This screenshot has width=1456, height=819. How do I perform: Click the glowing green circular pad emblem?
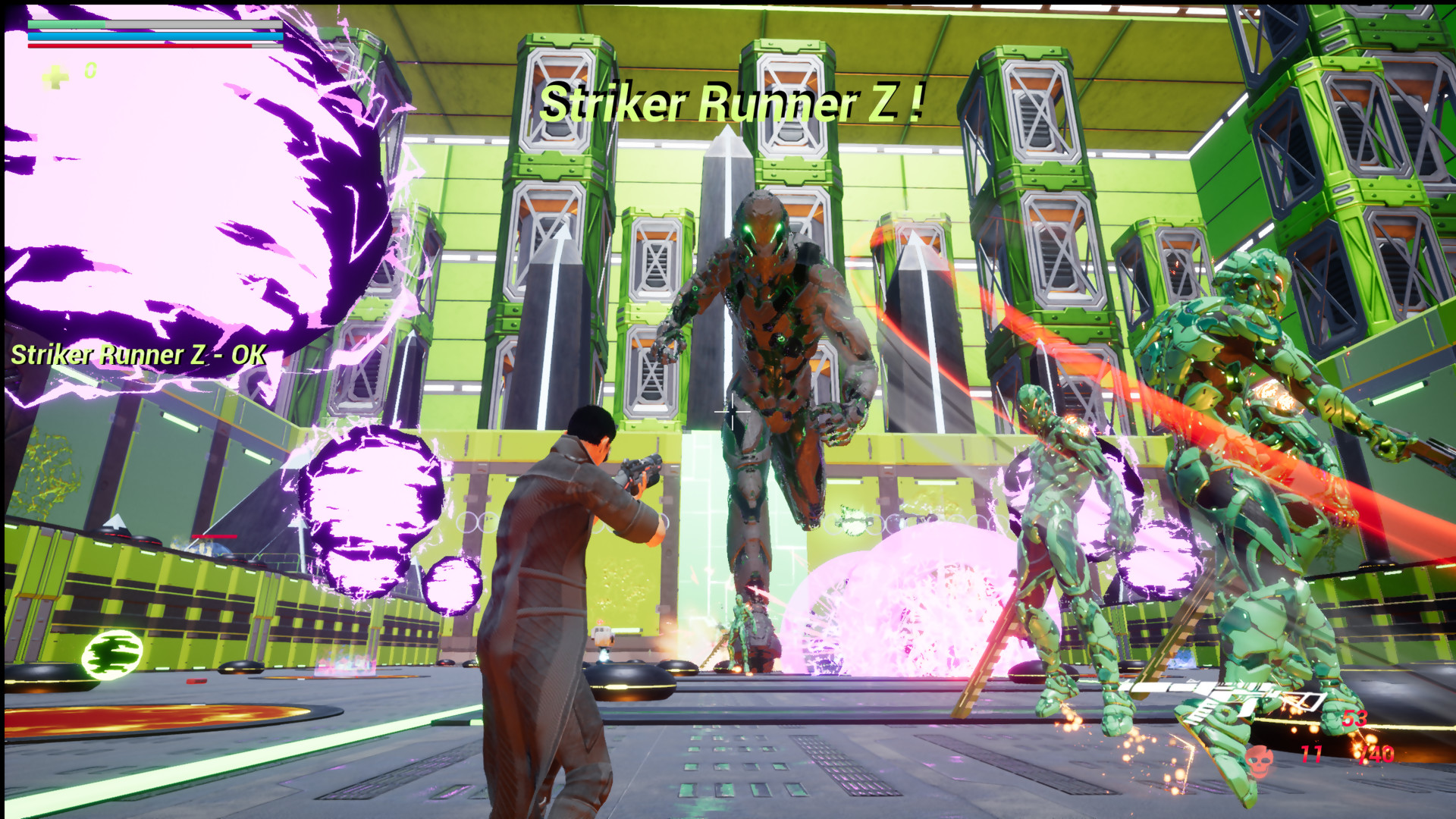tap(112, 654)
